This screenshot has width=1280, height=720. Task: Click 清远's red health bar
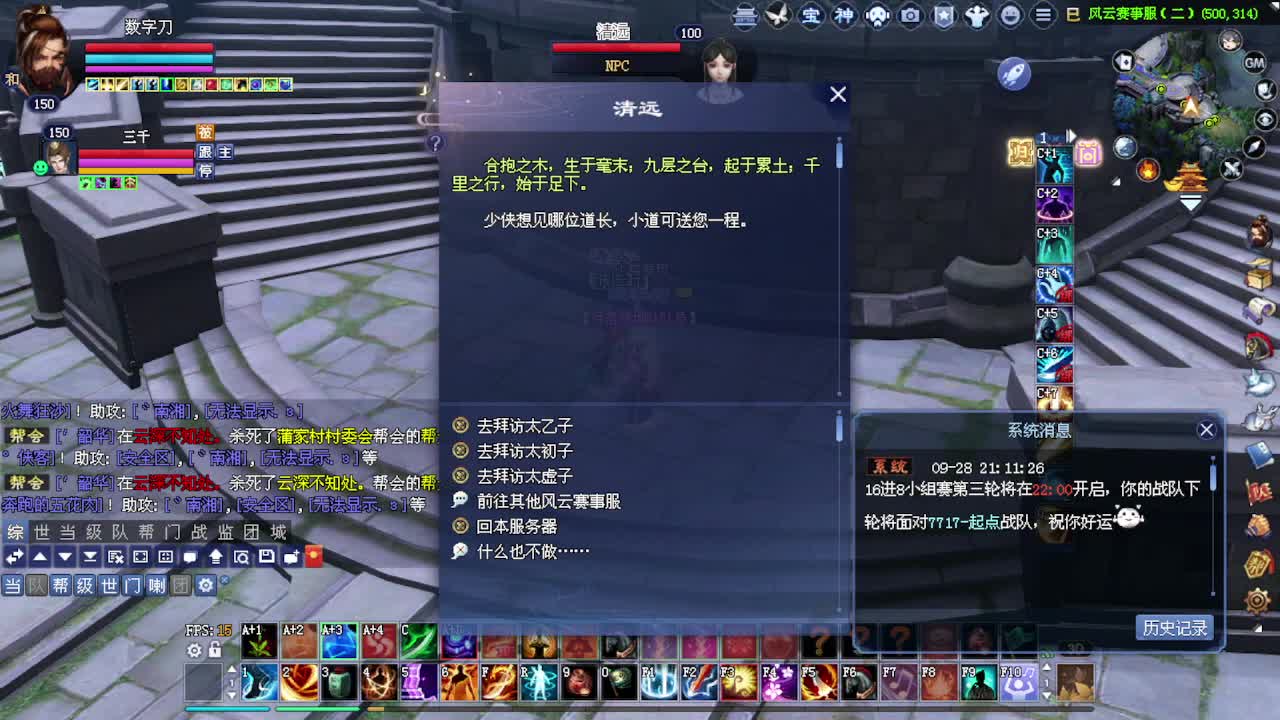[617, 46]
